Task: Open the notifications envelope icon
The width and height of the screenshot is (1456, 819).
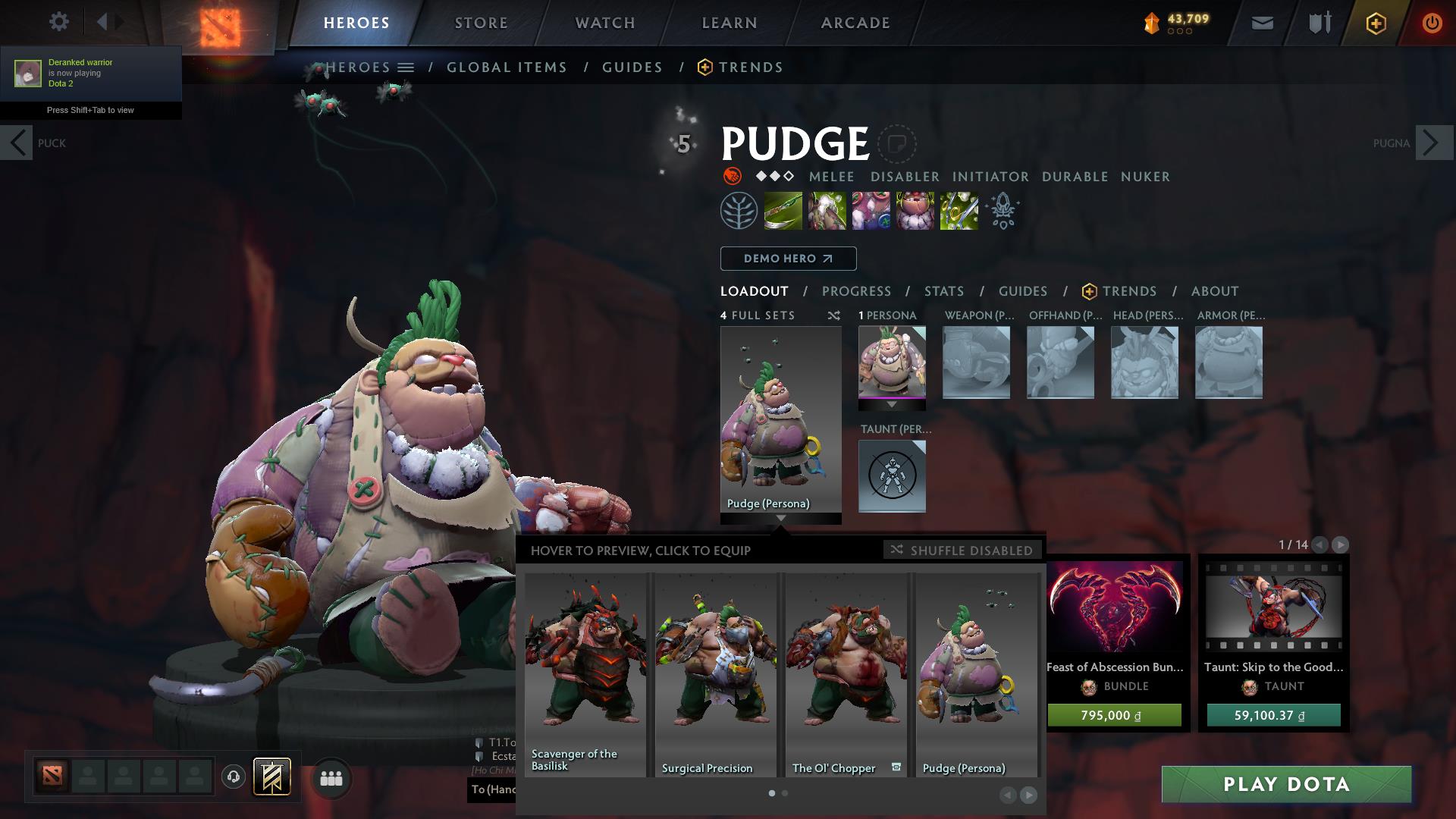Action: point(1261,23)
